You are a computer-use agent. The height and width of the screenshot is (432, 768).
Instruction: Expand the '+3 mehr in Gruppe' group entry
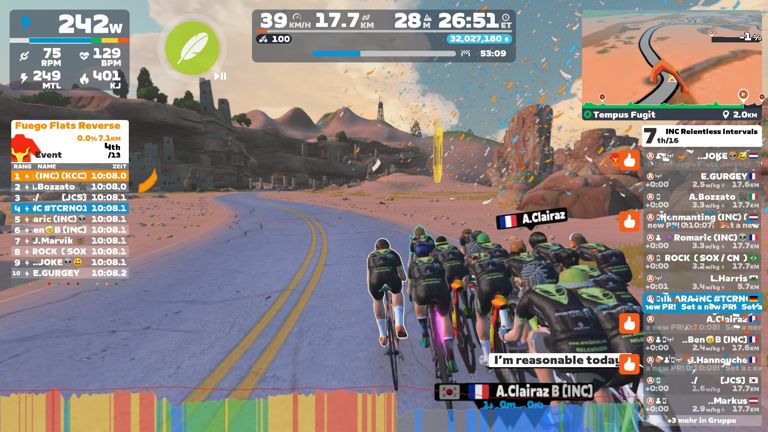click(x=702, y=421)
